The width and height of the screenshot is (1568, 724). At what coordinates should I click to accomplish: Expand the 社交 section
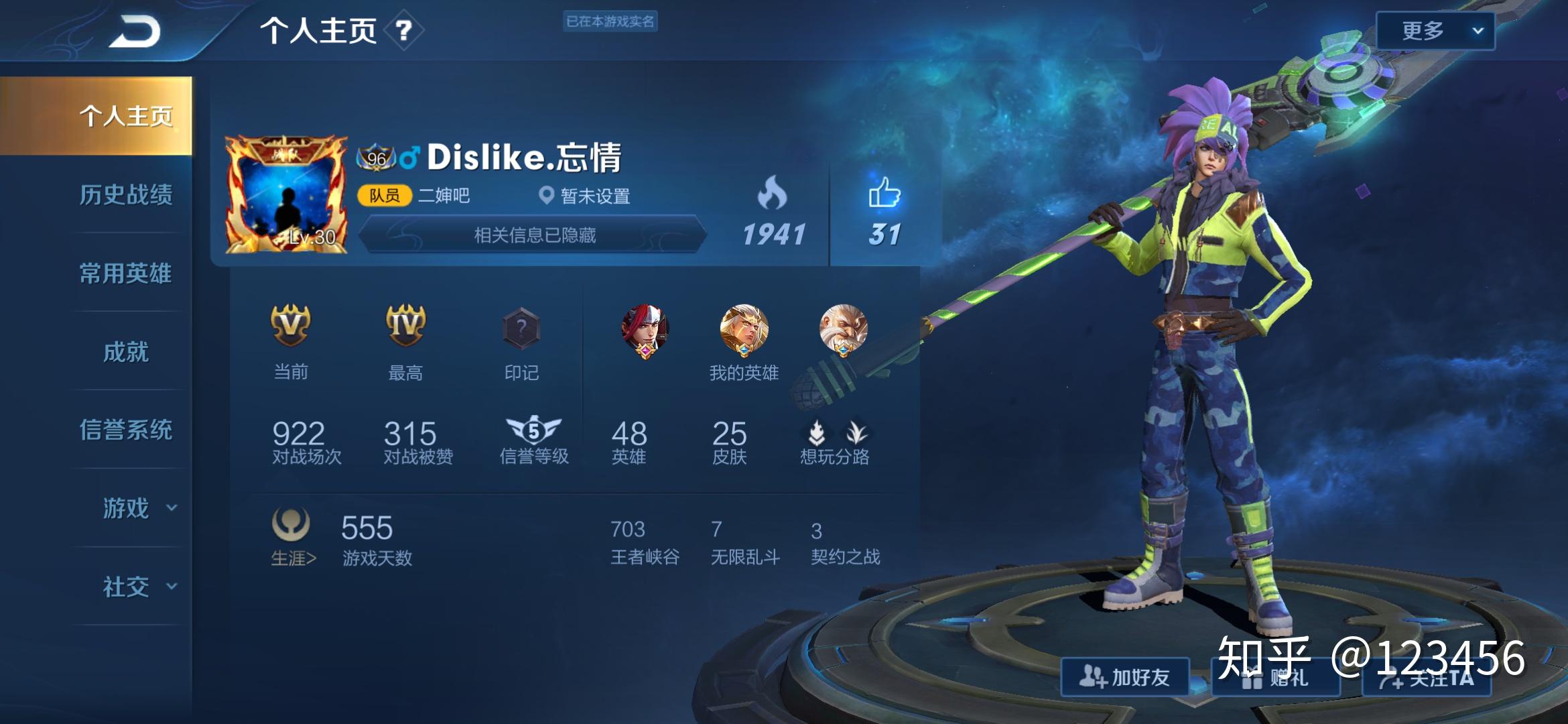click(x=137, y=587)
